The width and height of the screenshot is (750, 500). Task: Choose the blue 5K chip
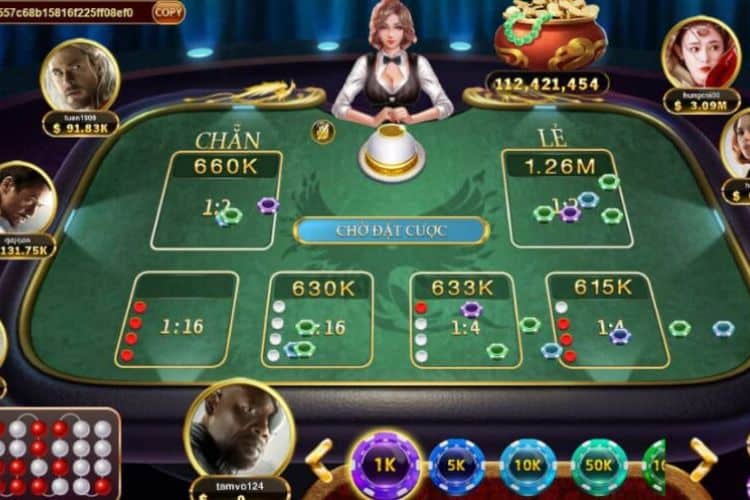point(457,466)
